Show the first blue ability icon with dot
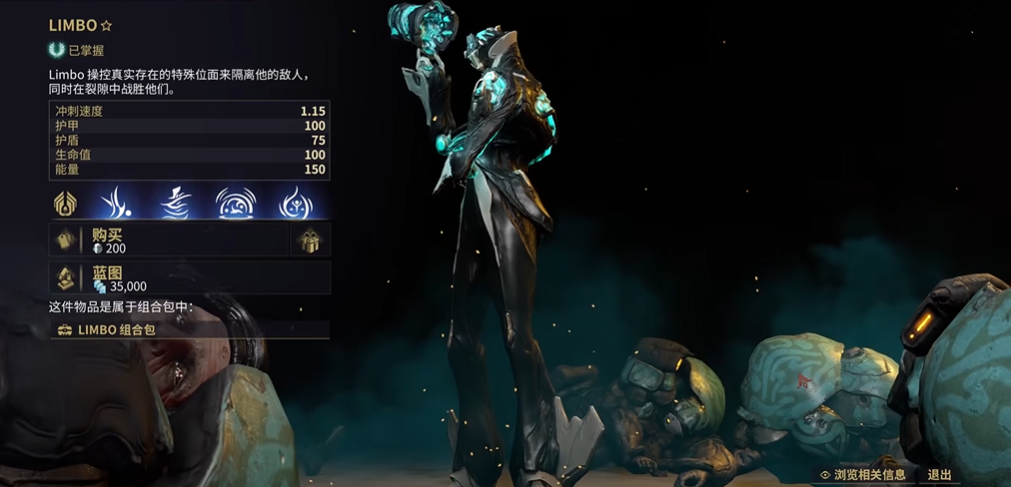This screenshot has width=1011, height=487. pos(120,203)
